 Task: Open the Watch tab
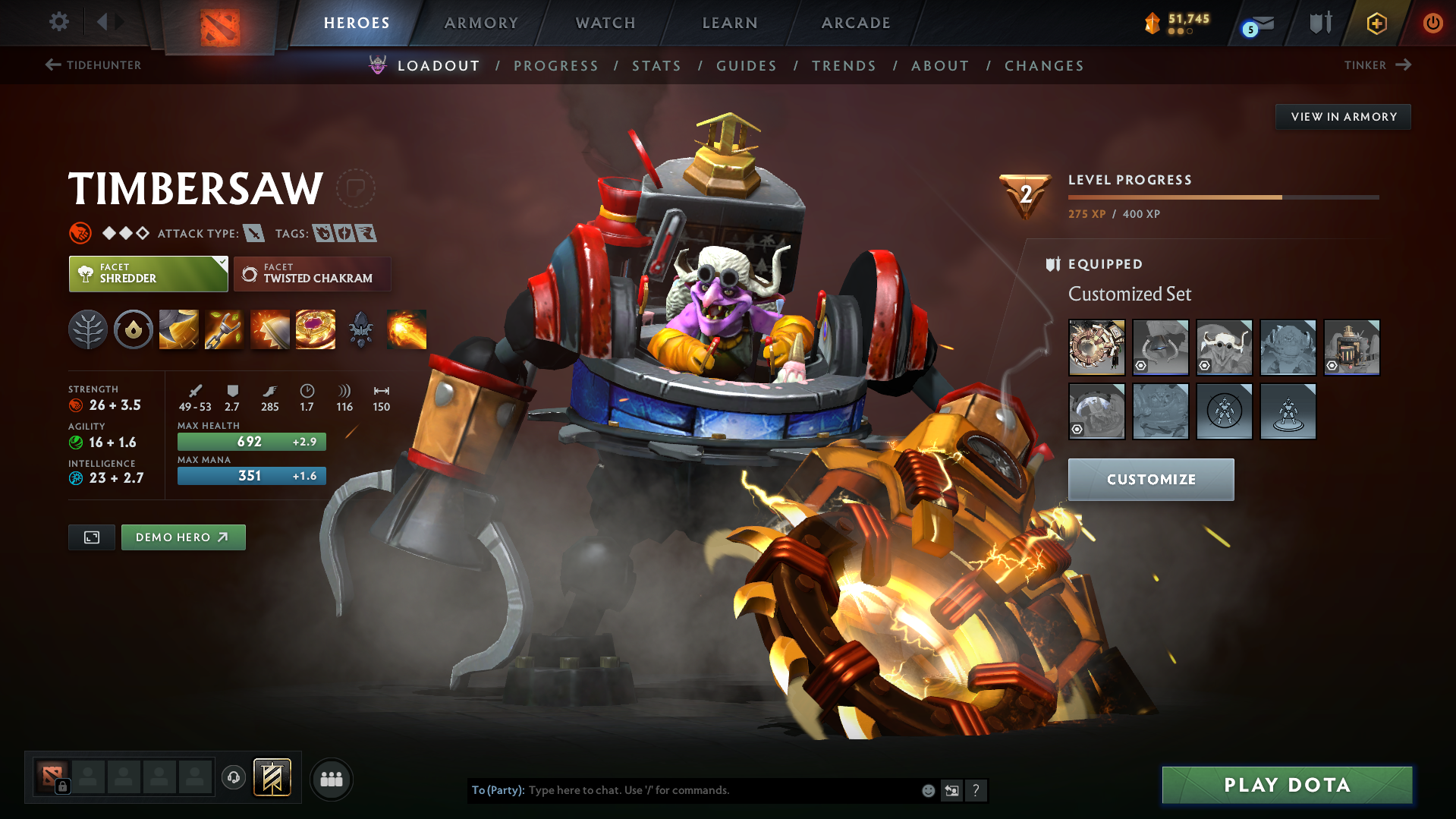605,23
